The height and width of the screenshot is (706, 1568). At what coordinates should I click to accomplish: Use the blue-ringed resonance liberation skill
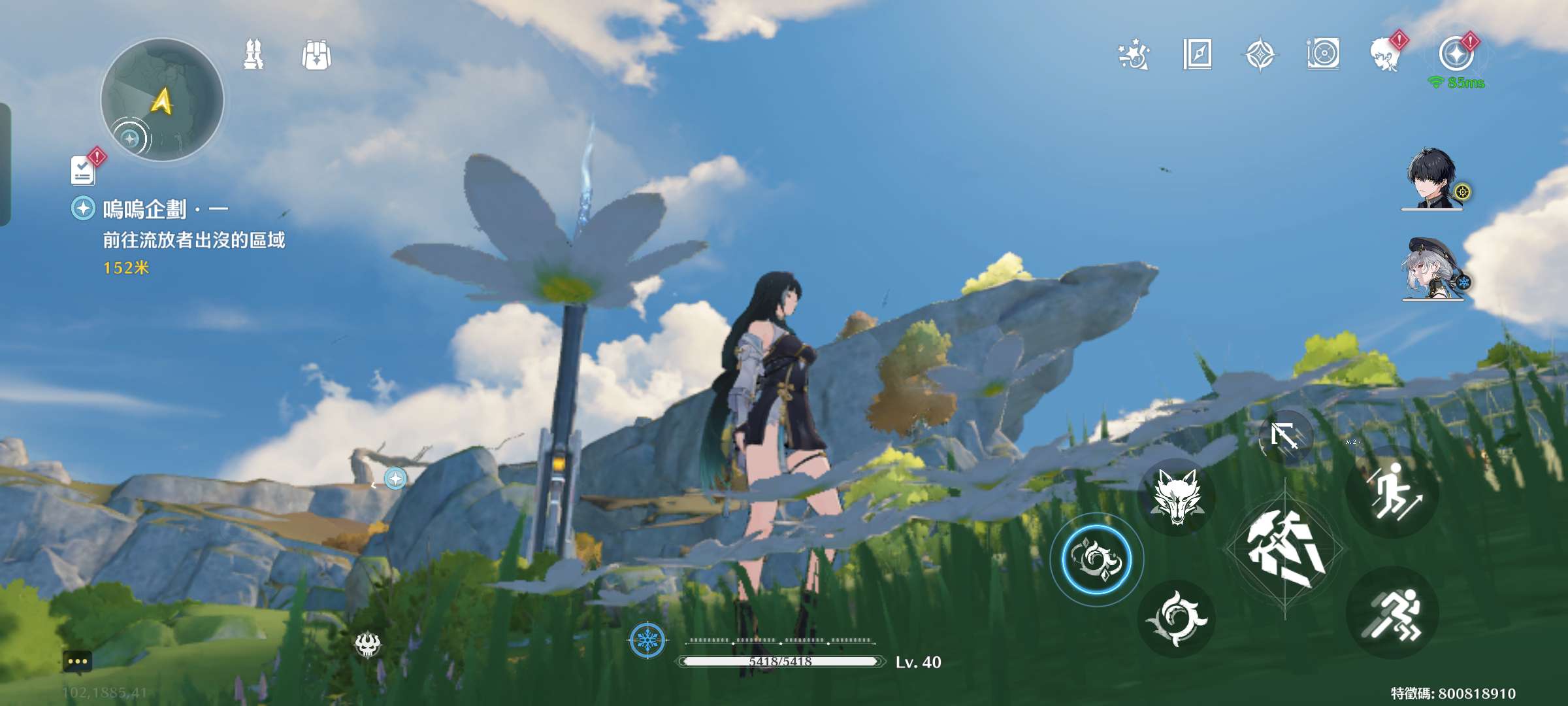click(1096, 560)
